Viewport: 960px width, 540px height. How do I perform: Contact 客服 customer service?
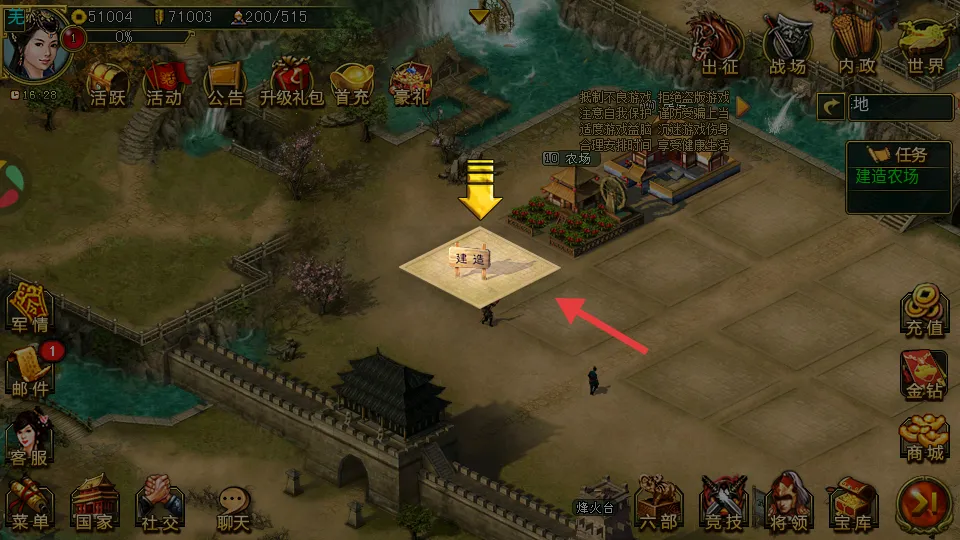(31, 436)
